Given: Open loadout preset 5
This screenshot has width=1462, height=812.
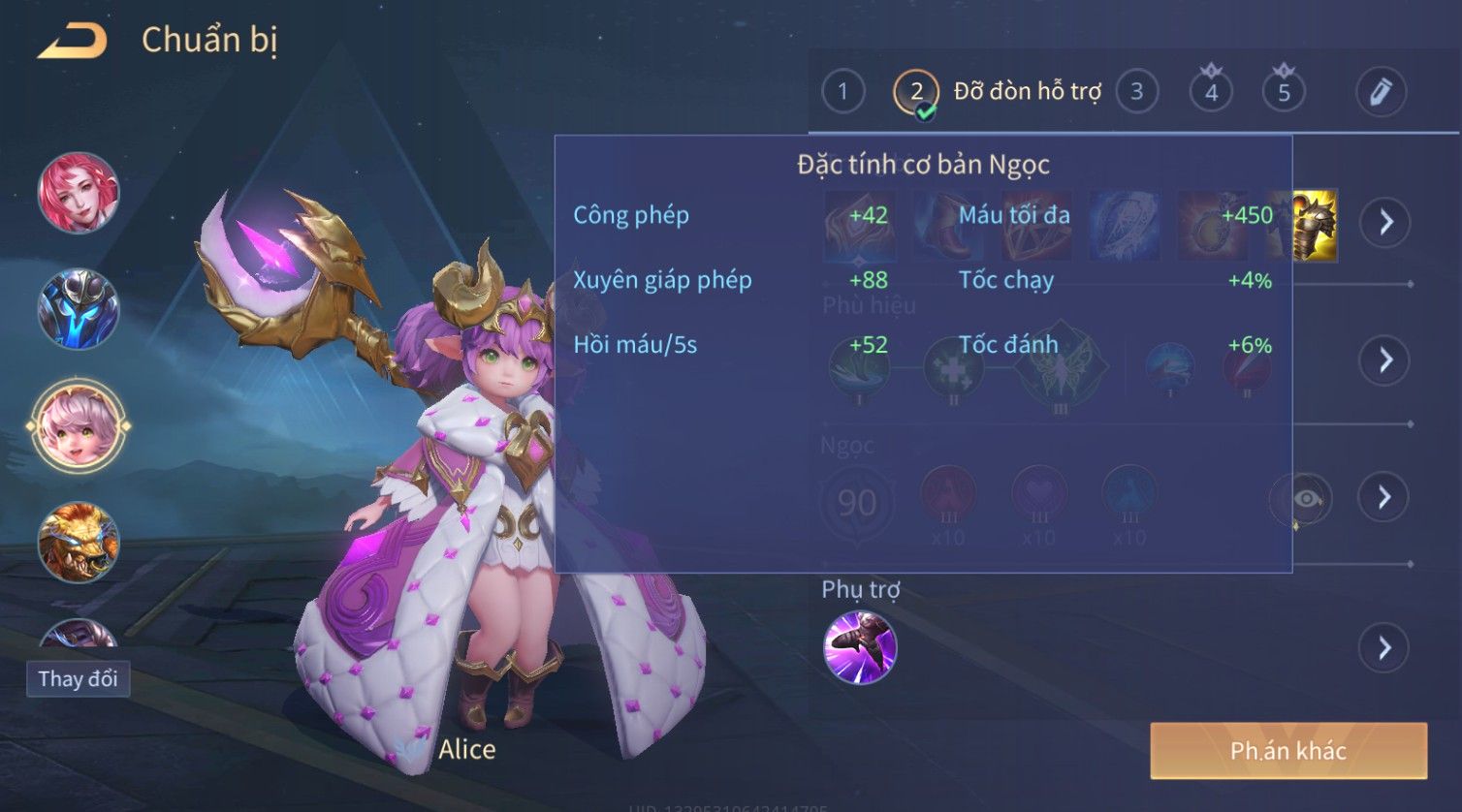Looking at the screenshot, I should click(x=1284, y=92).
